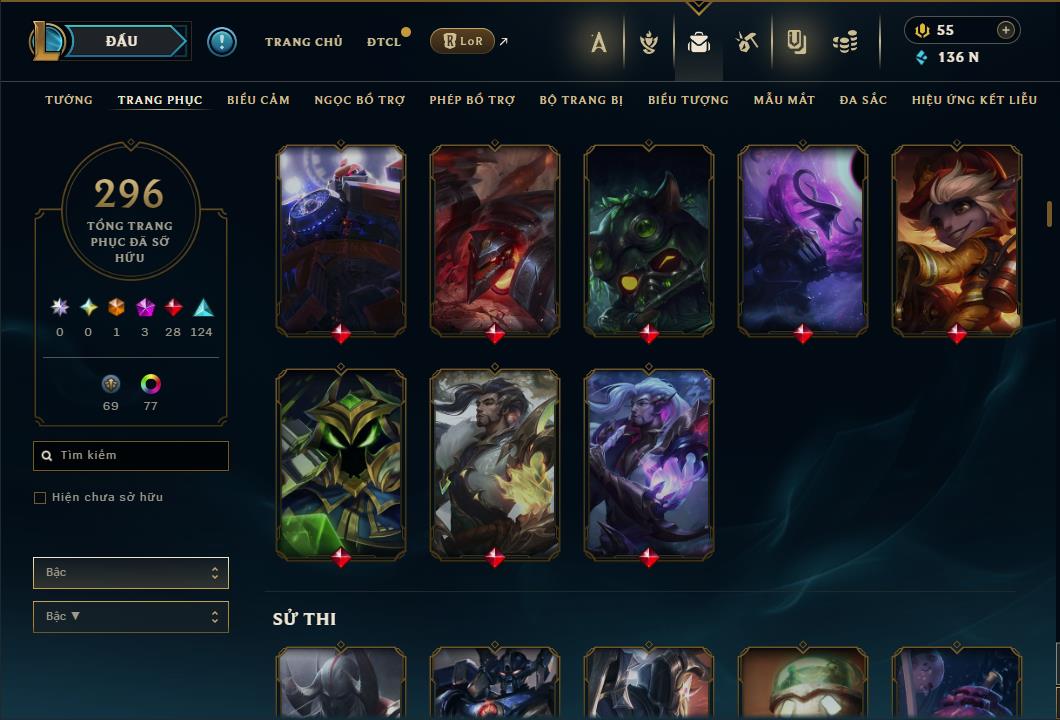1060x720 pixels.
Task: Open the coin stack store icon
Action: [x=845, y=42]
